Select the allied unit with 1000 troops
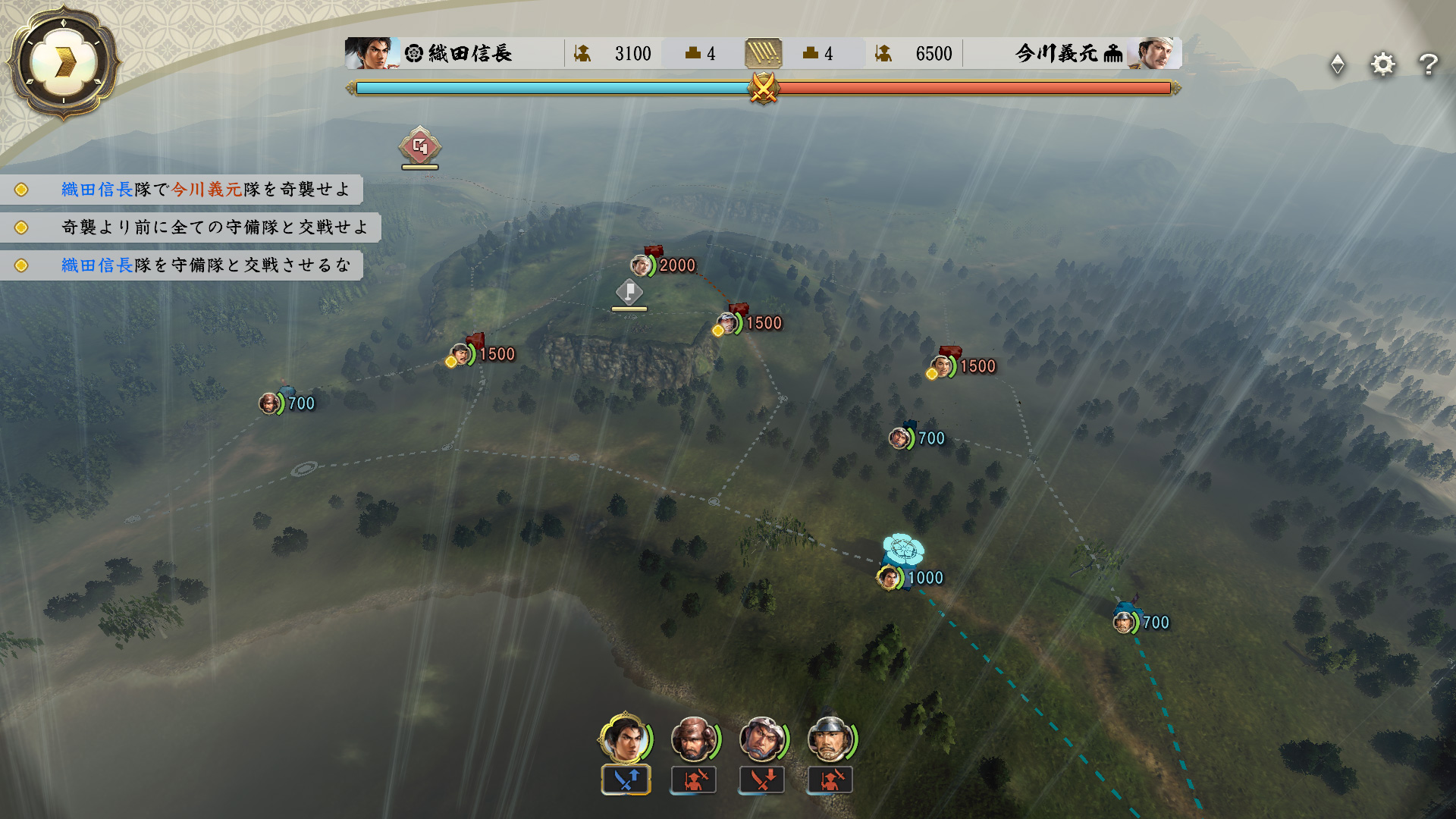 coord(889,578)
